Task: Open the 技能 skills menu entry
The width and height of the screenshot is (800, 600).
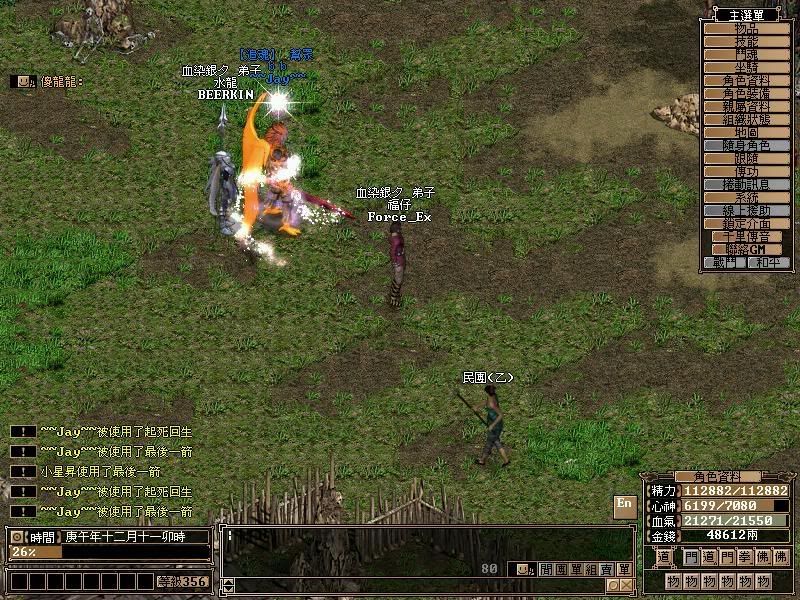Action: [x=746, y=42]
